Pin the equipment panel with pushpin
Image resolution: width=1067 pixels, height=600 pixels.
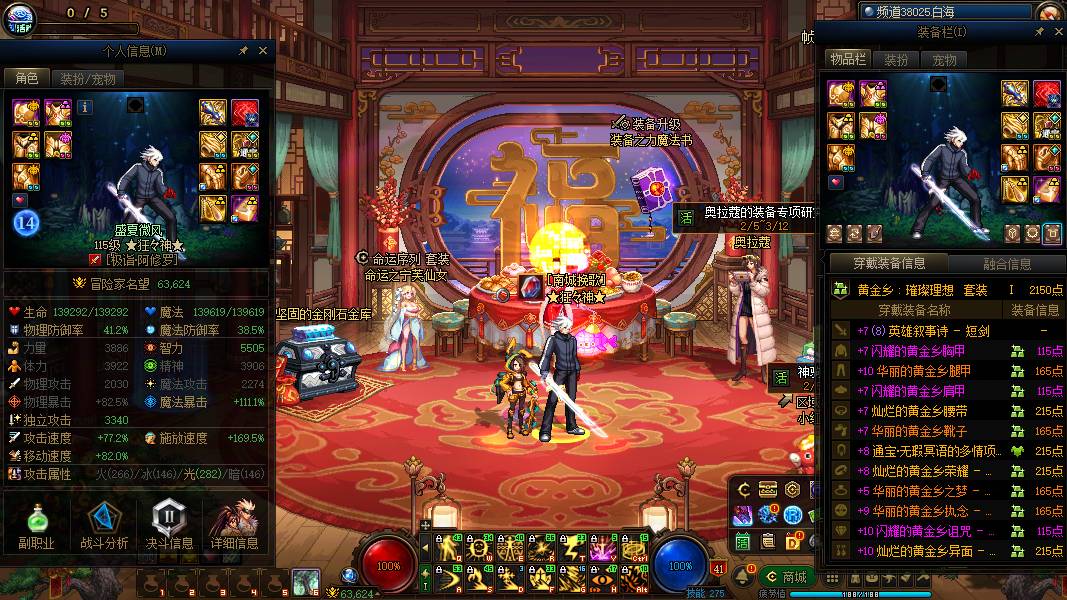click(x=1039, y=32)
